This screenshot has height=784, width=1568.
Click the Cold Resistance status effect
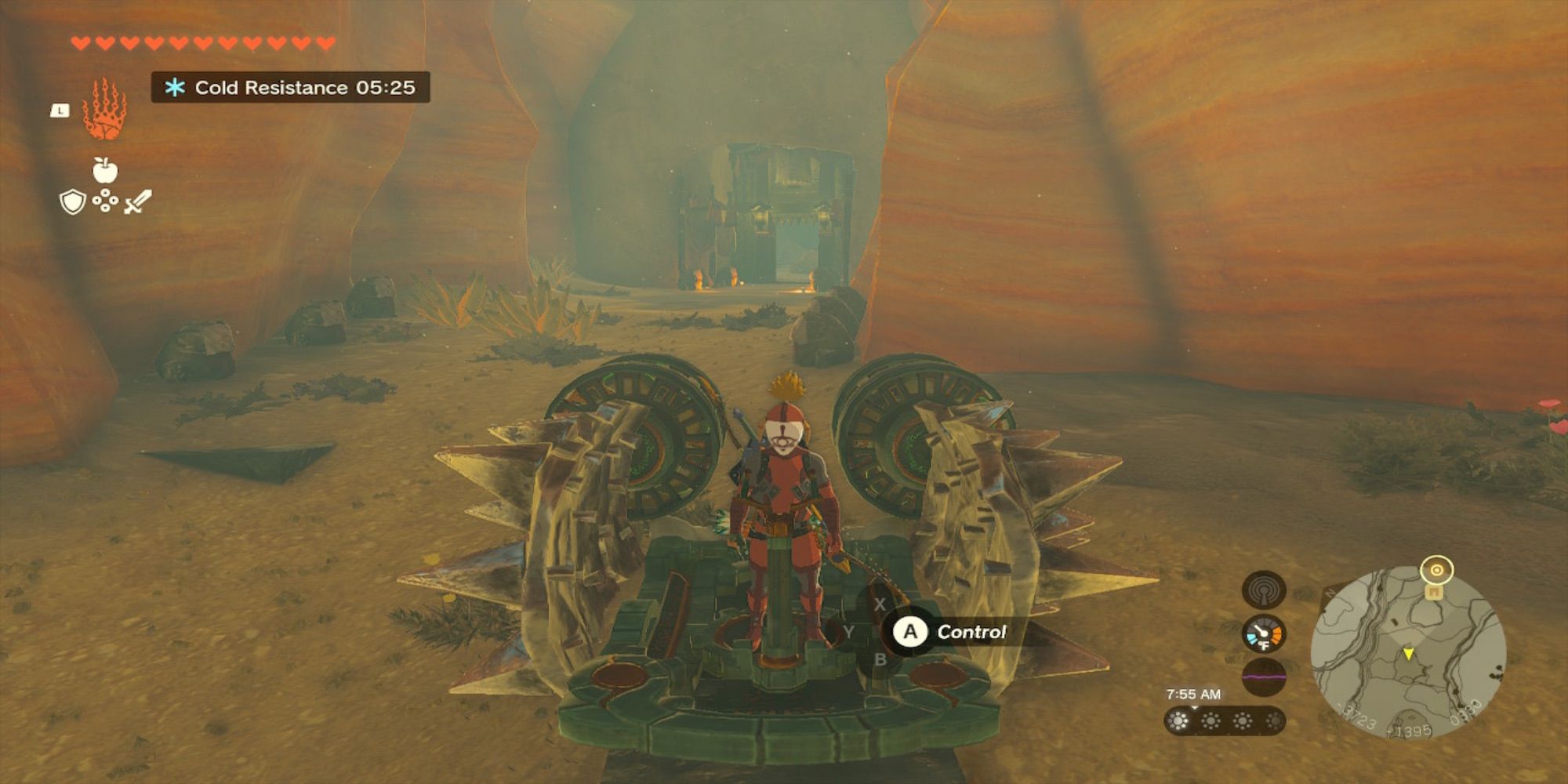(290, 87)
